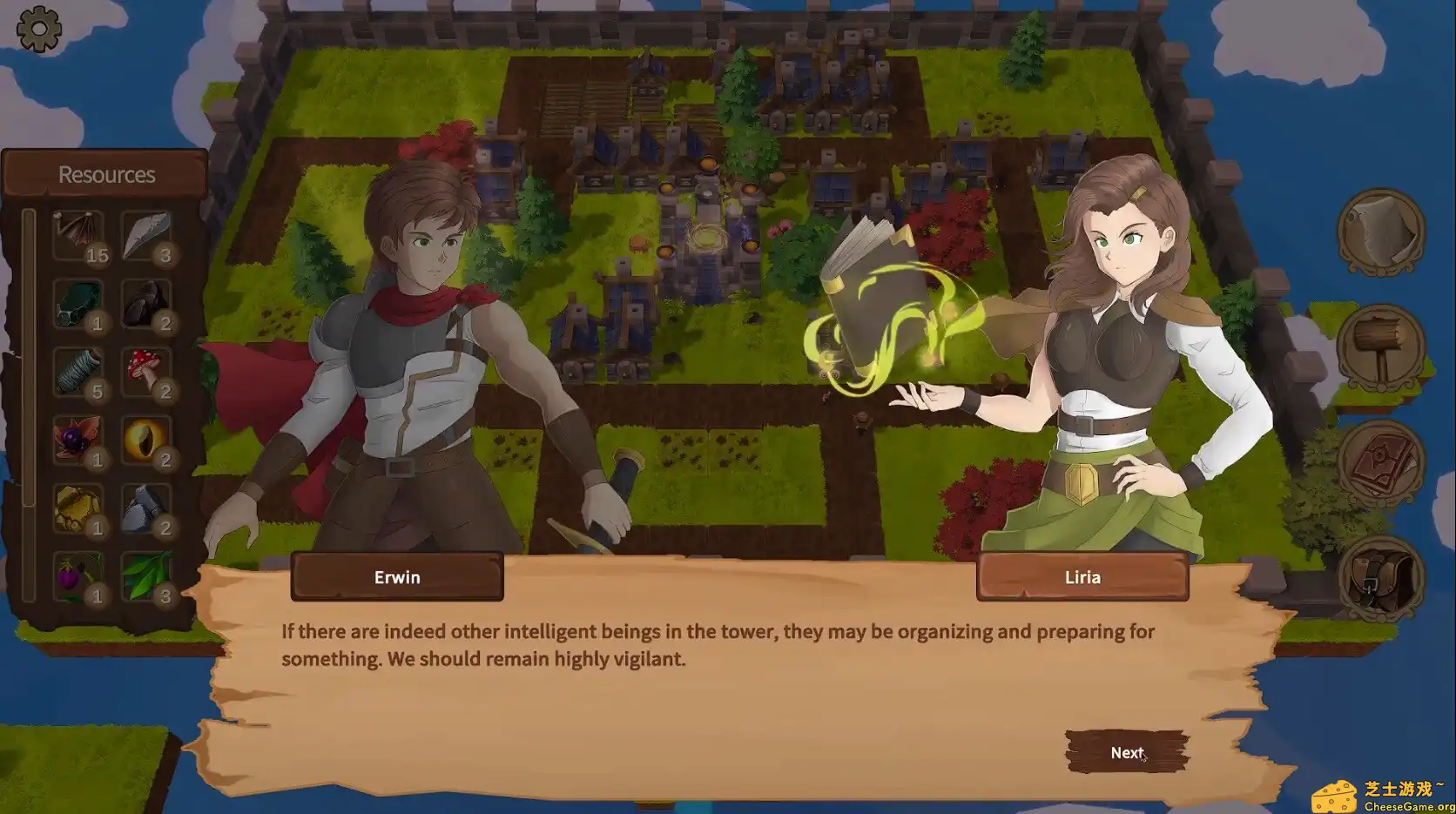
Task: Select the claw resource showing 3
Action: tap(146, 233)
